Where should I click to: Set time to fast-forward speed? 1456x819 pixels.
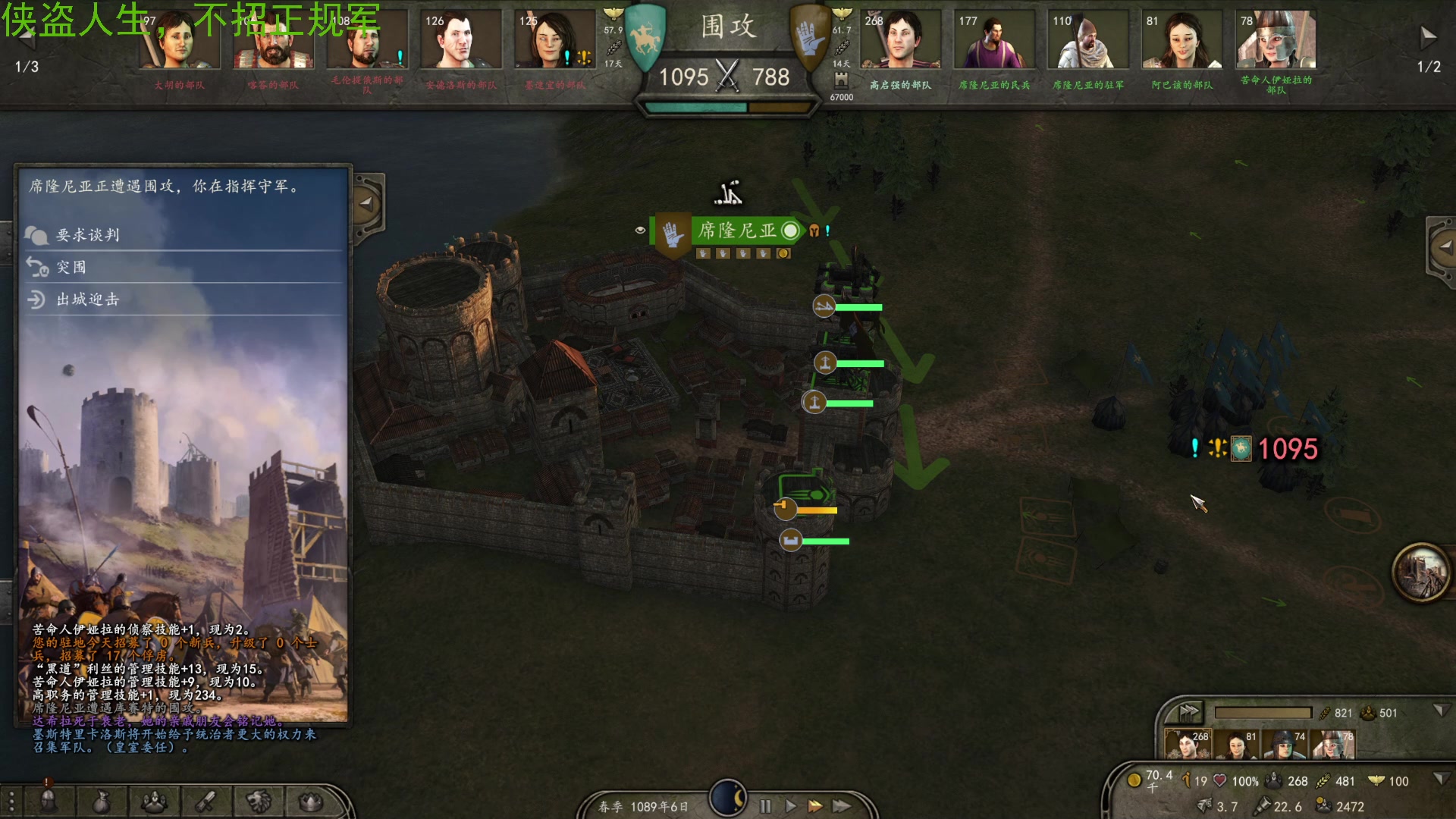pos(816,806)
